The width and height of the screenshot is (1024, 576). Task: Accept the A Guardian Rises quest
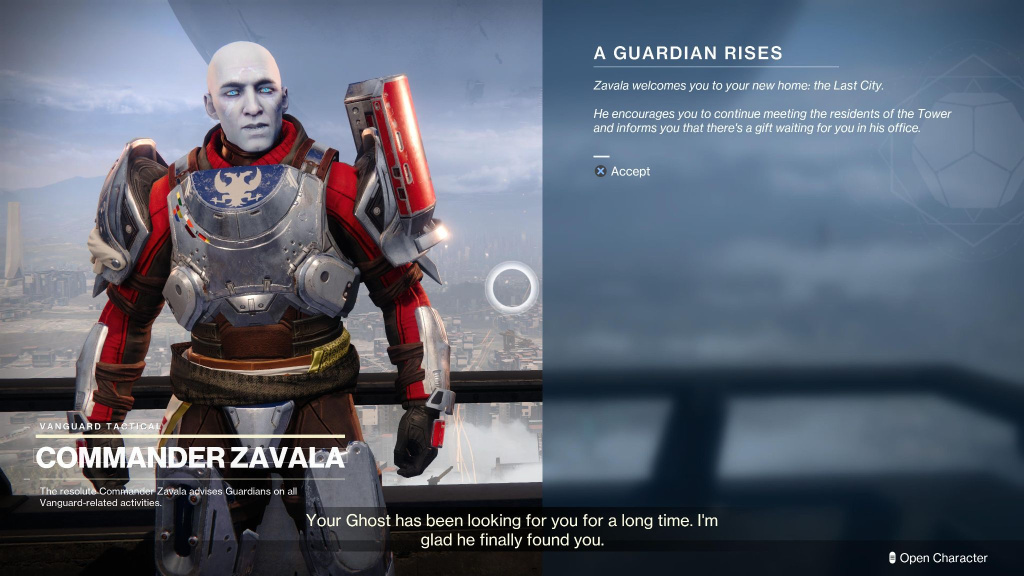point(623,171)
